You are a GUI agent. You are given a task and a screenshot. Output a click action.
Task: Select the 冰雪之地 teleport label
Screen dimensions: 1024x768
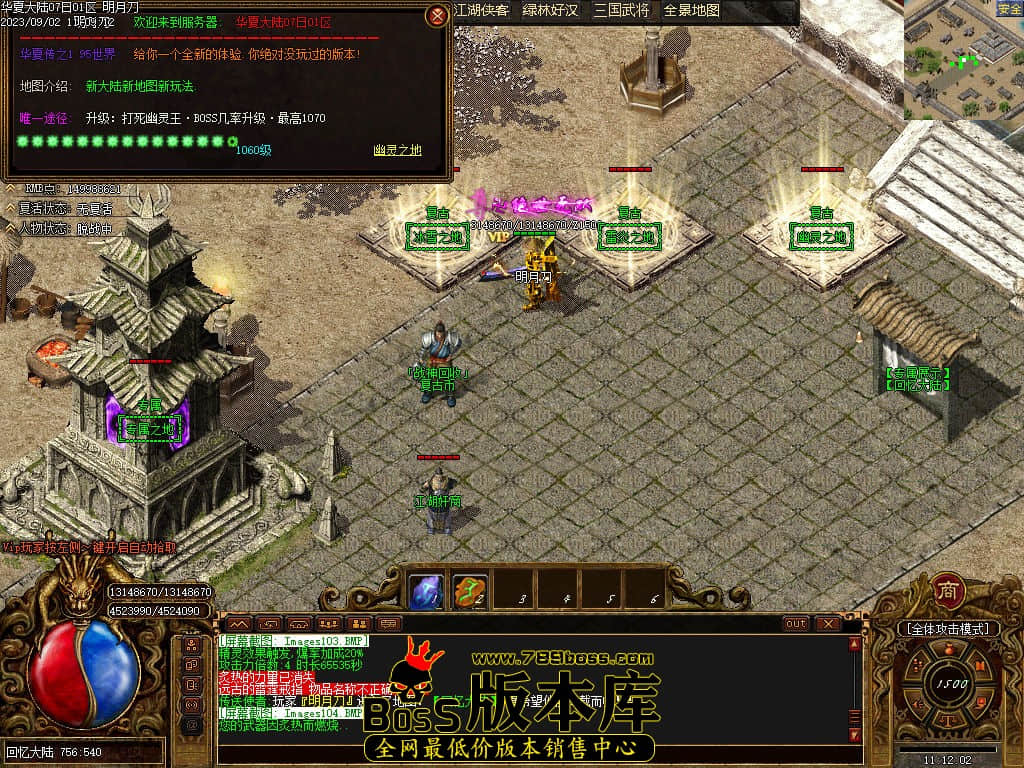(x=436, y=237)
